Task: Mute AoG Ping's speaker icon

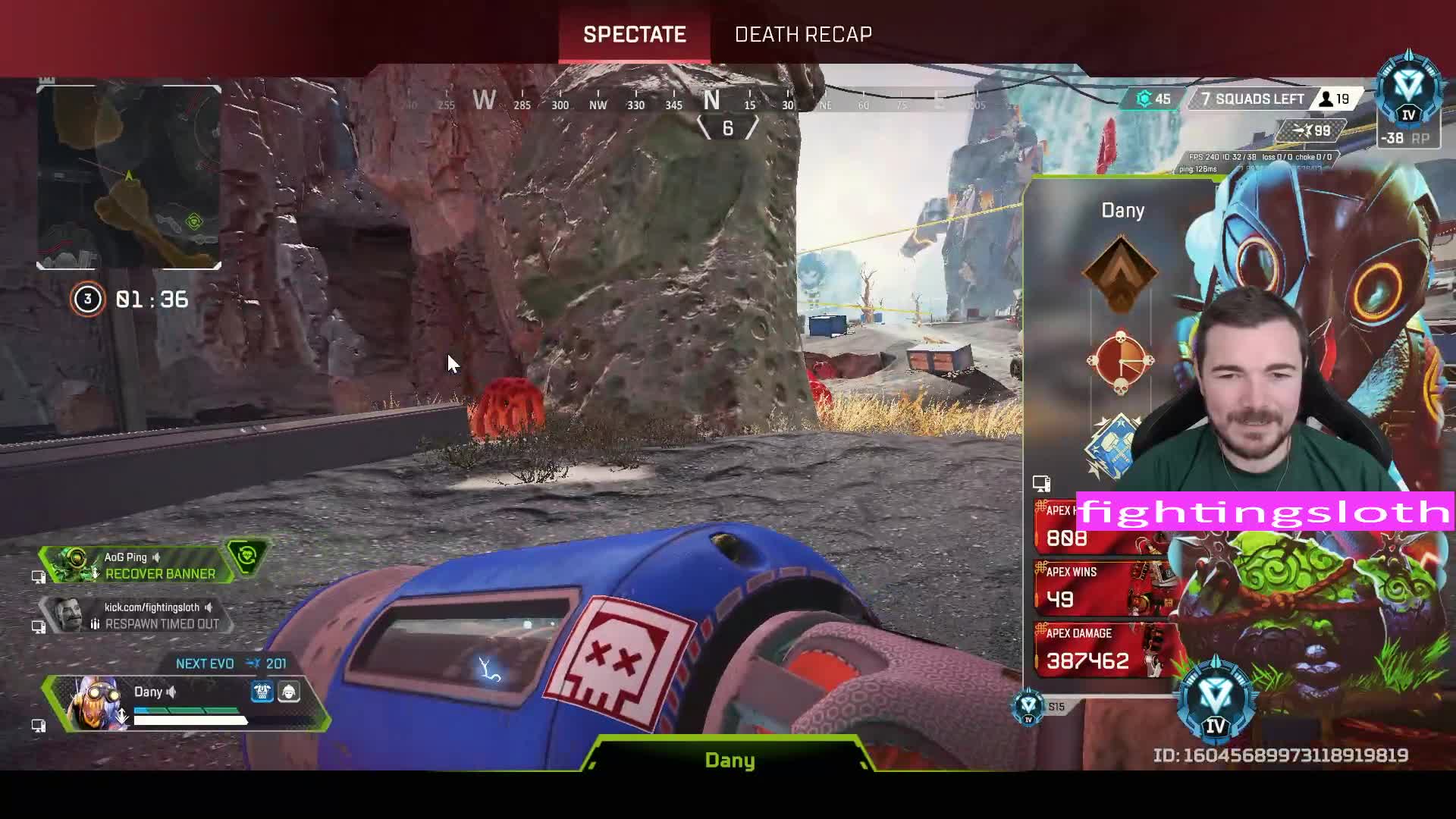Action: (157, 557)
